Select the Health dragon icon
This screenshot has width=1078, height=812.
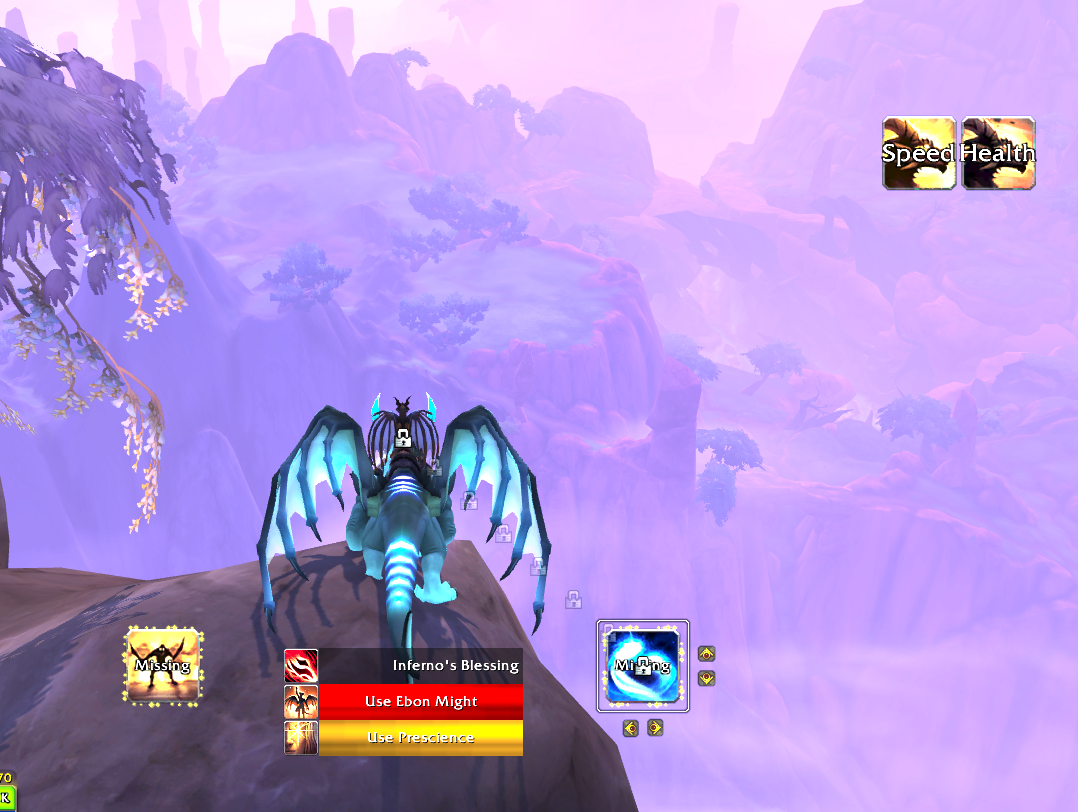point(998,153)
